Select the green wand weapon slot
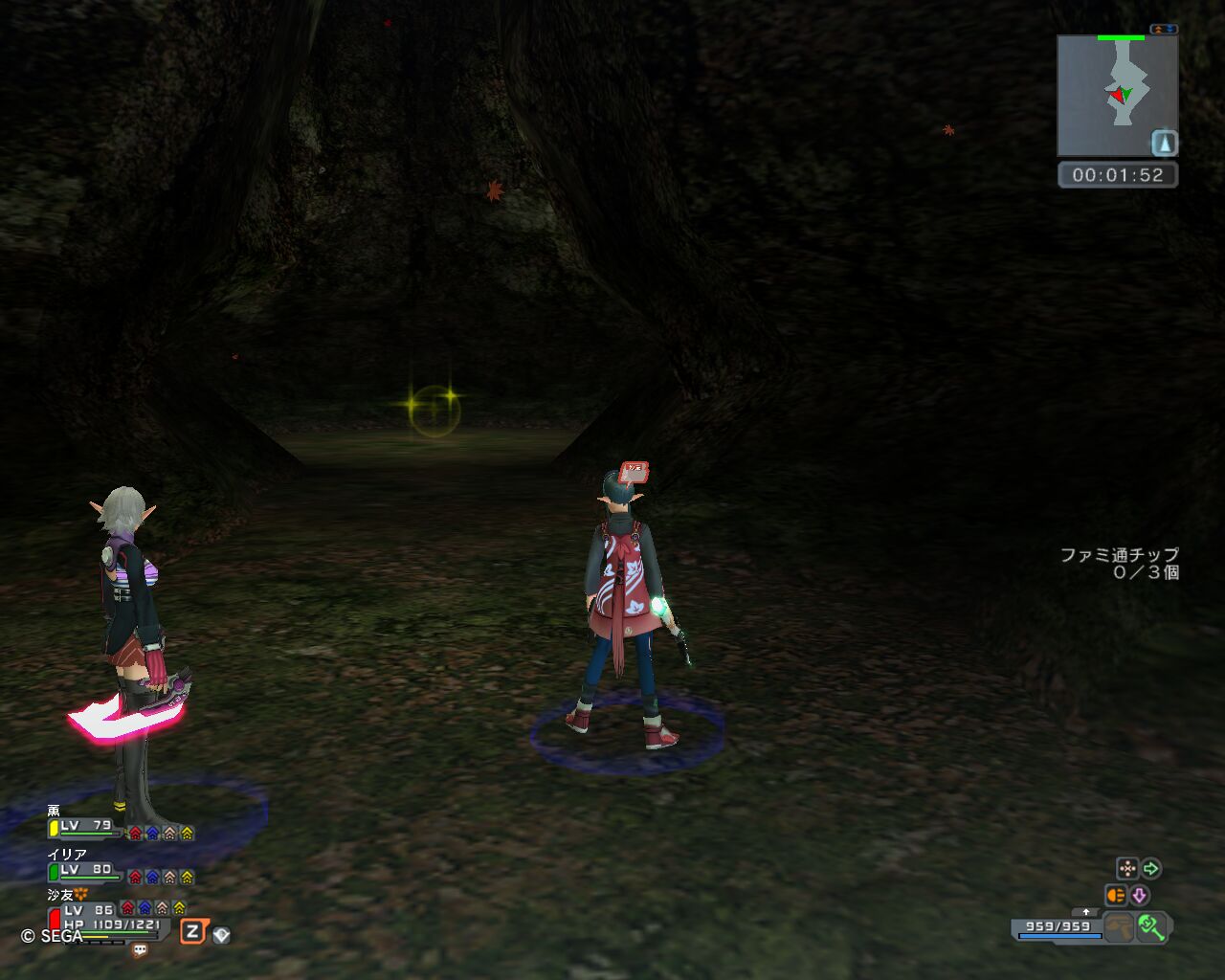The height and width of the screenshot is (980, 1225). tap(1151, 927)
